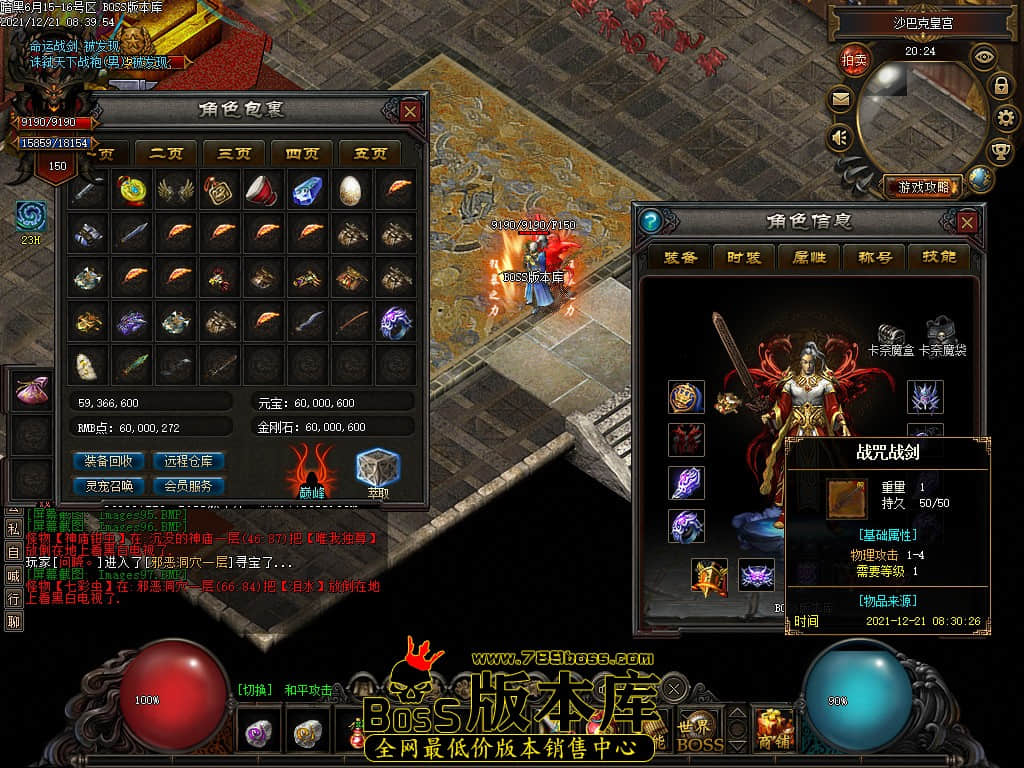Select the blue crystal item in the bag
This screenshot has width=1024, height=768.
point(307,189)
